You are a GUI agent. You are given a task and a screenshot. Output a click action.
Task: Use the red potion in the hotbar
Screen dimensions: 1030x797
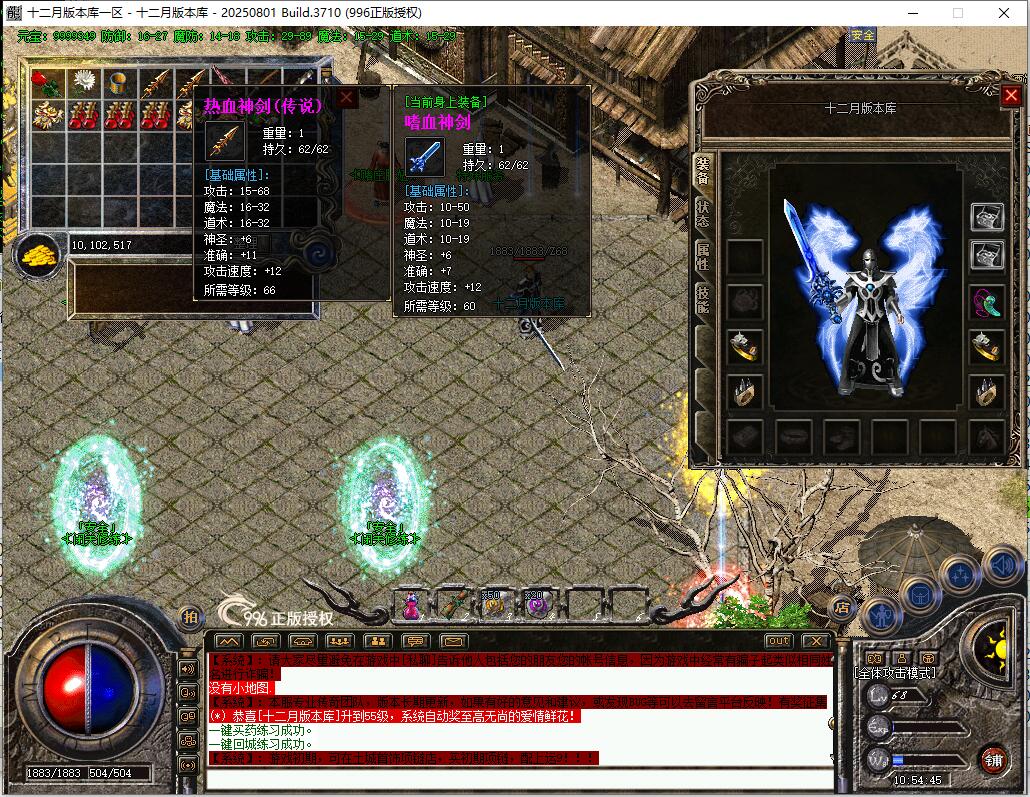click(x=410, y=604)
